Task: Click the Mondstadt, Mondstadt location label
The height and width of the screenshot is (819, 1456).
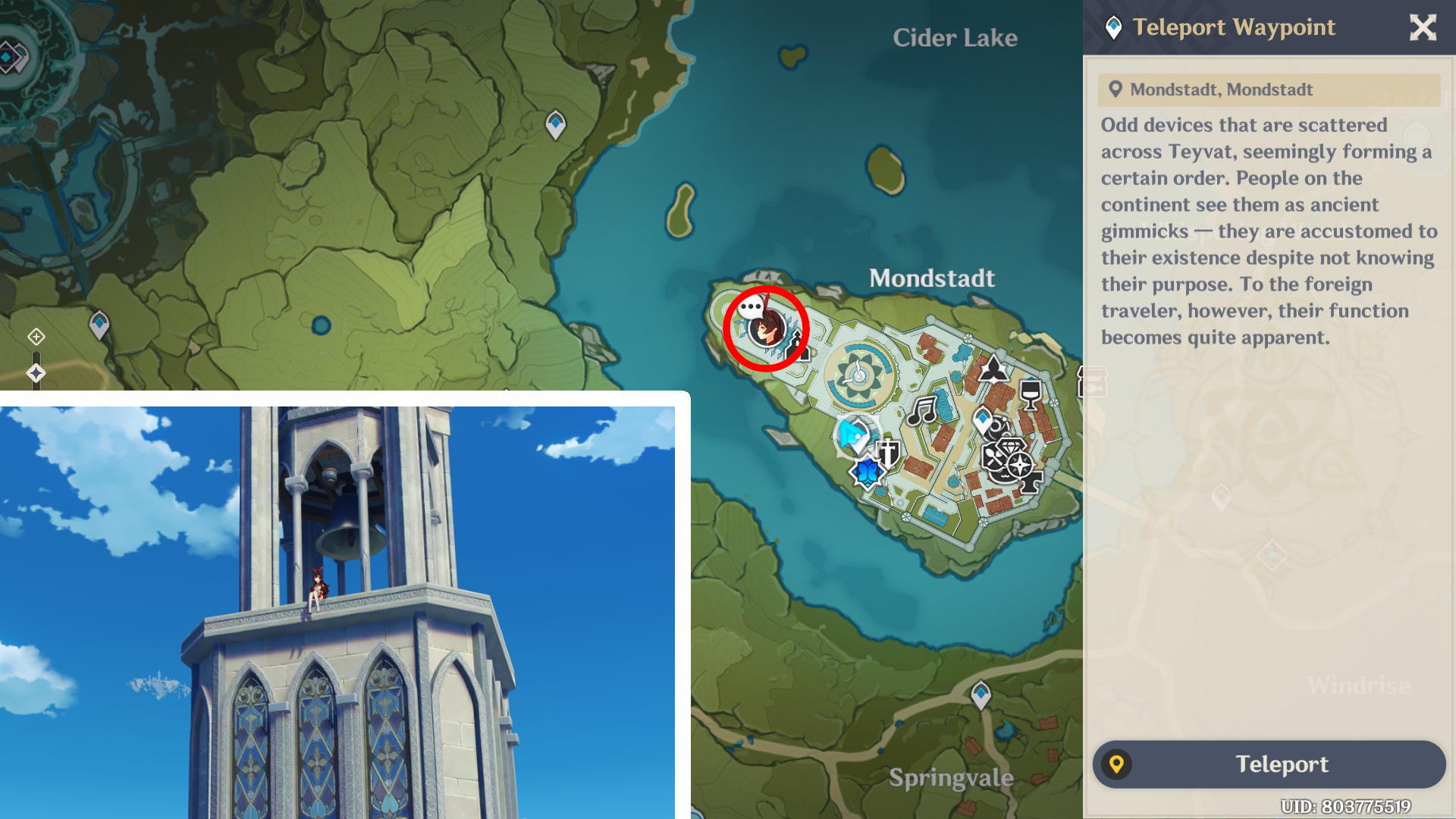Action: point(1220,89)
